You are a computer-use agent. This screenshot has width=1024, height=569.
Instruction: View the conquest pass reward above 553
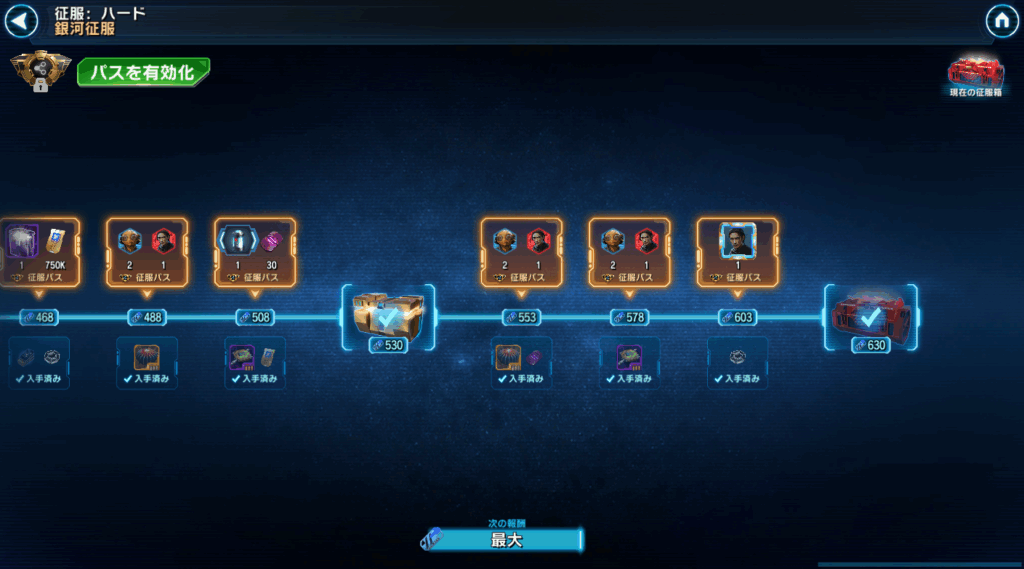point(522,252)
